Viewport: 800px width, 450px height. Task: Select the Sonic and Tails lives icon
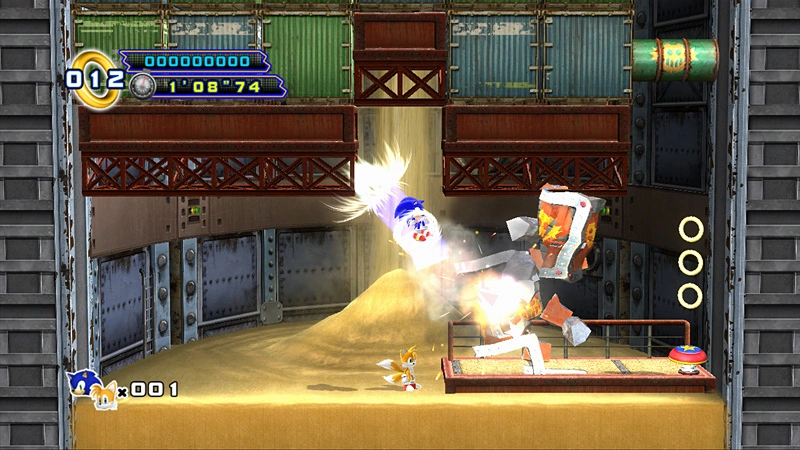coord(92,389)
